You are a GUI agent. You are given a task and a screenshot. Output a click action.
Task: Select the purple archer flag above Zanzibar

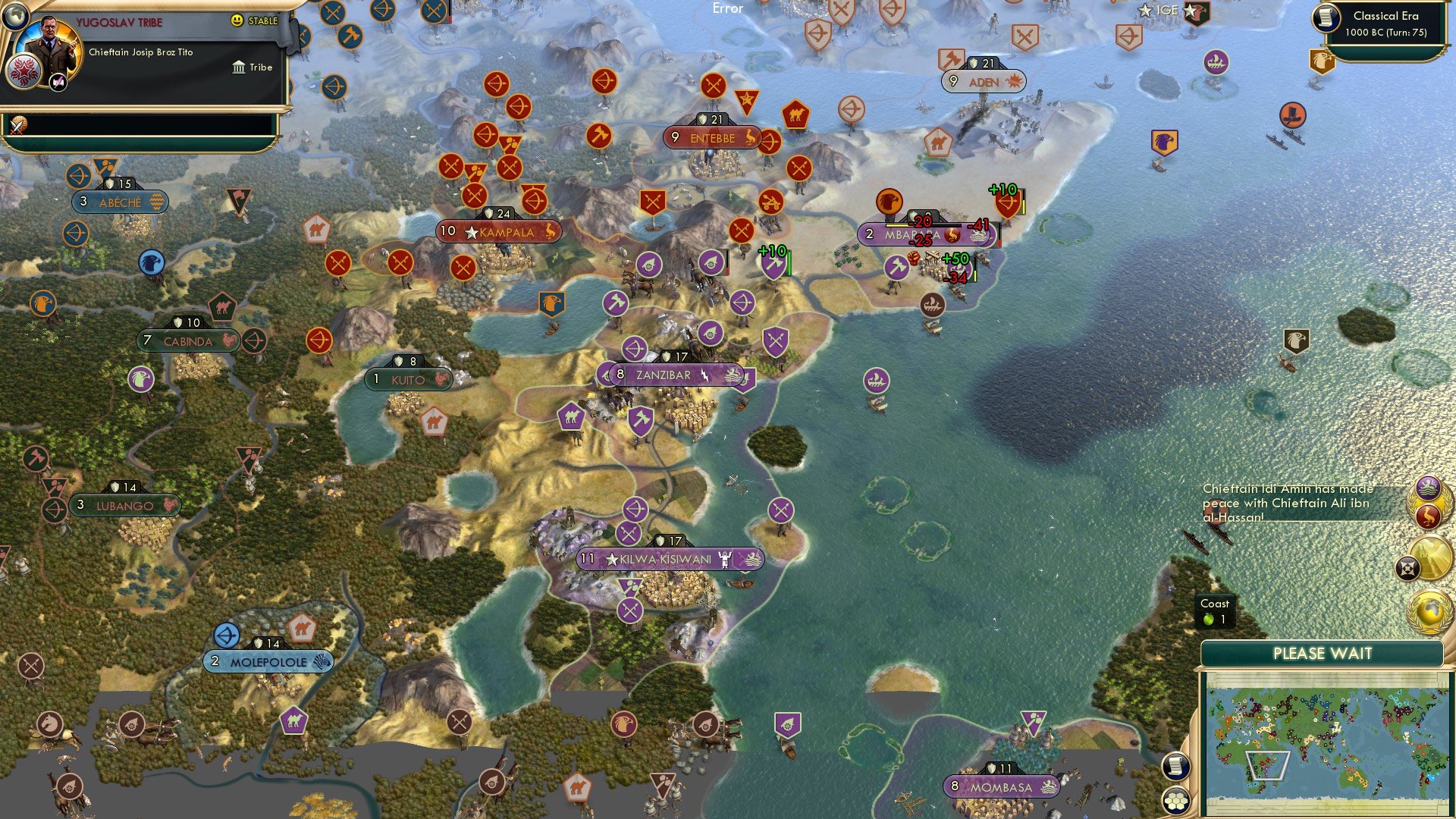[x=634, y=348]
